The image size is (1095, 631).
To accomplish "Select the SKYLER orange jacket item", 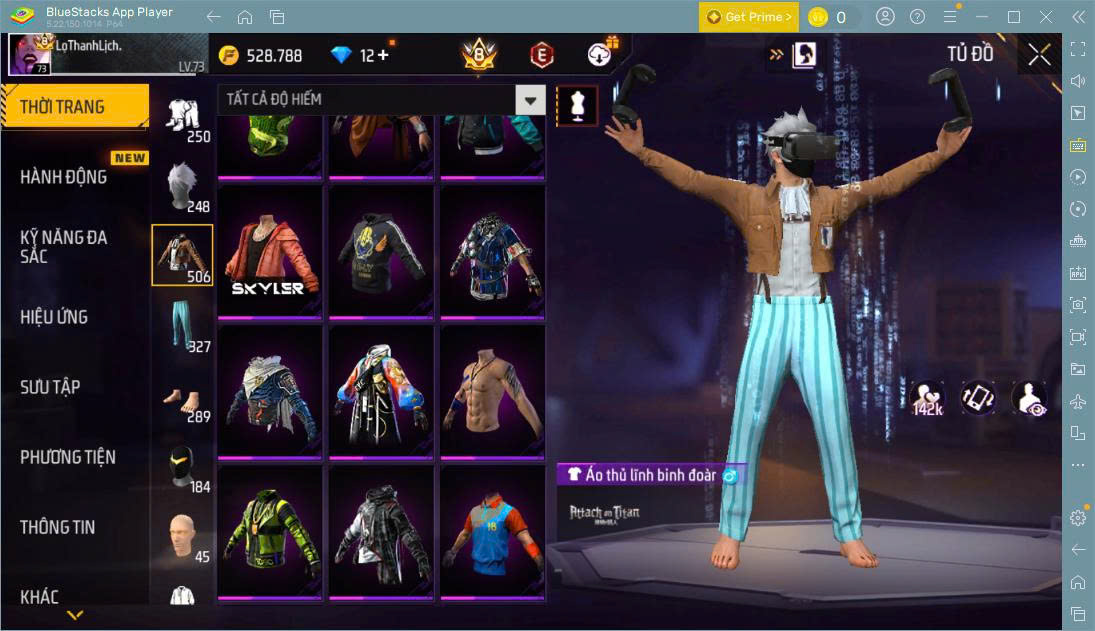I will [x=270, y=252].
